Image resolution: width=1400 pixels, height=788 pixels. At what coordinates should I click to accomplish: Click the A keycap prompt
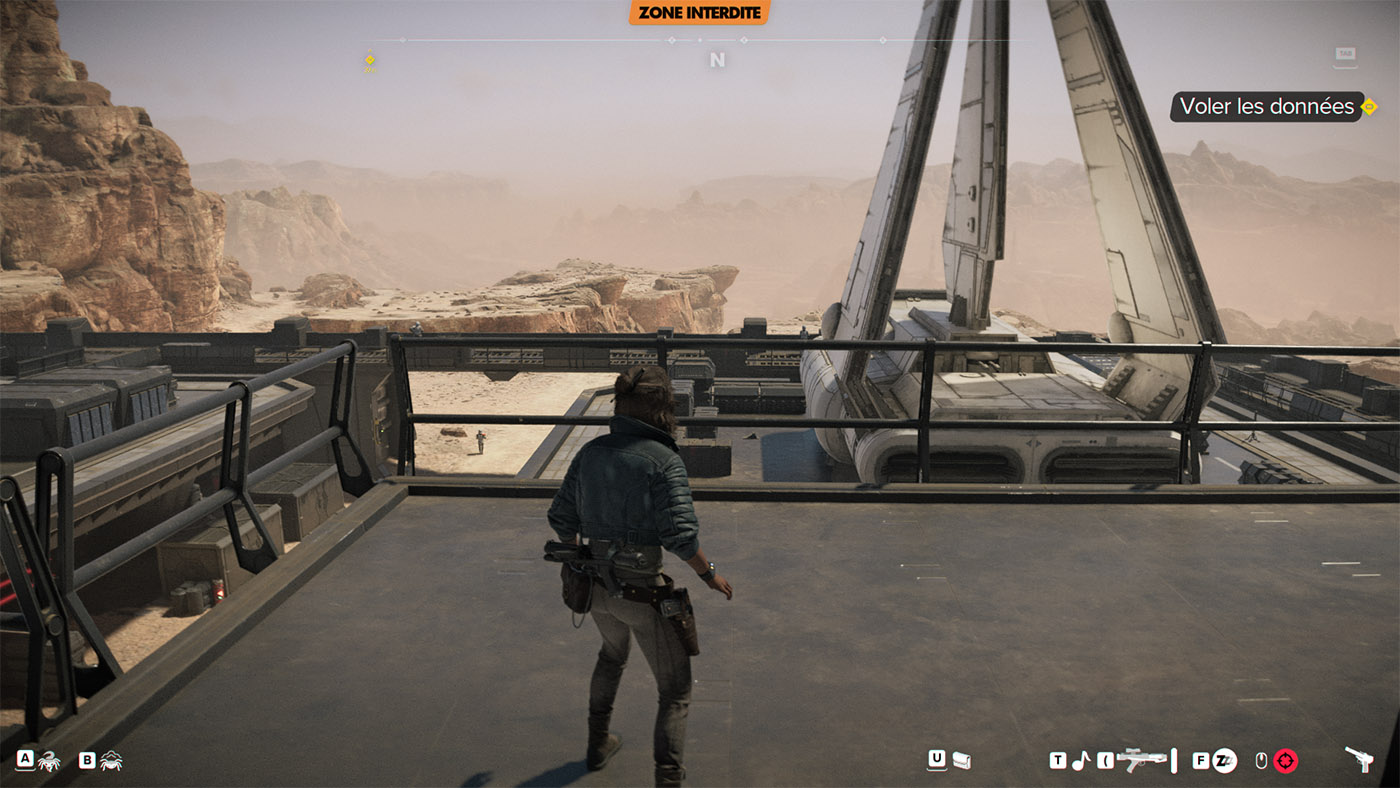[26, 759]
